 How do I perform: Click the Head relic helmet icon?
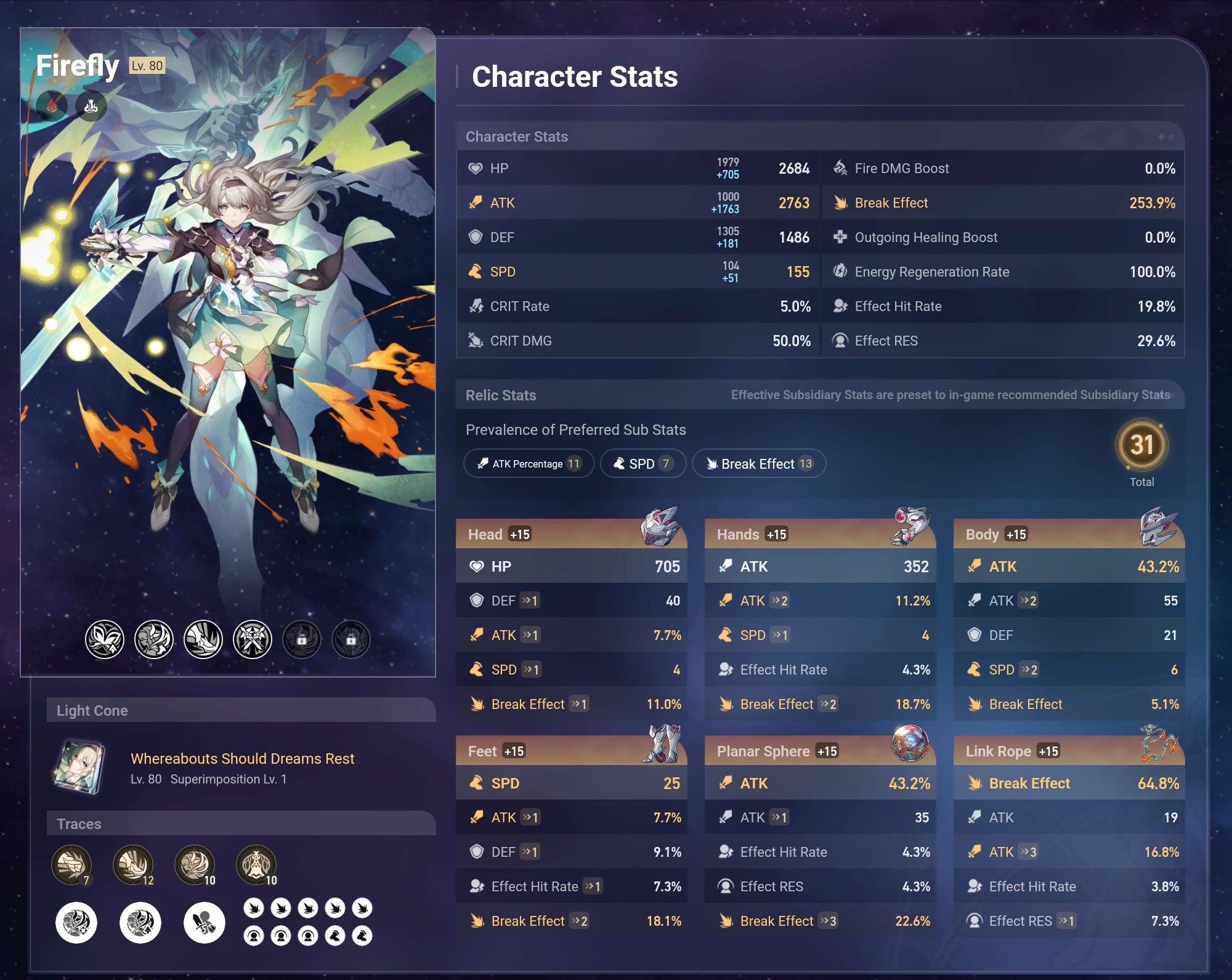[x=661, y=529]
